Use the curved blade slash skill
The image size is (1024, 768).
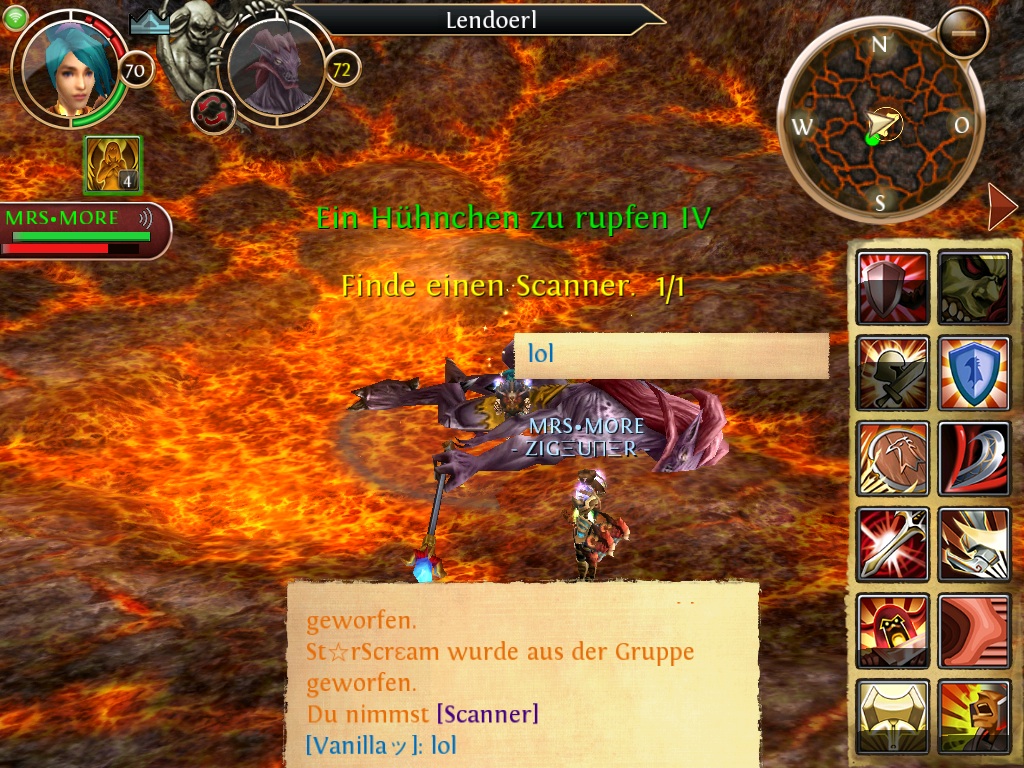coord(974,459)
